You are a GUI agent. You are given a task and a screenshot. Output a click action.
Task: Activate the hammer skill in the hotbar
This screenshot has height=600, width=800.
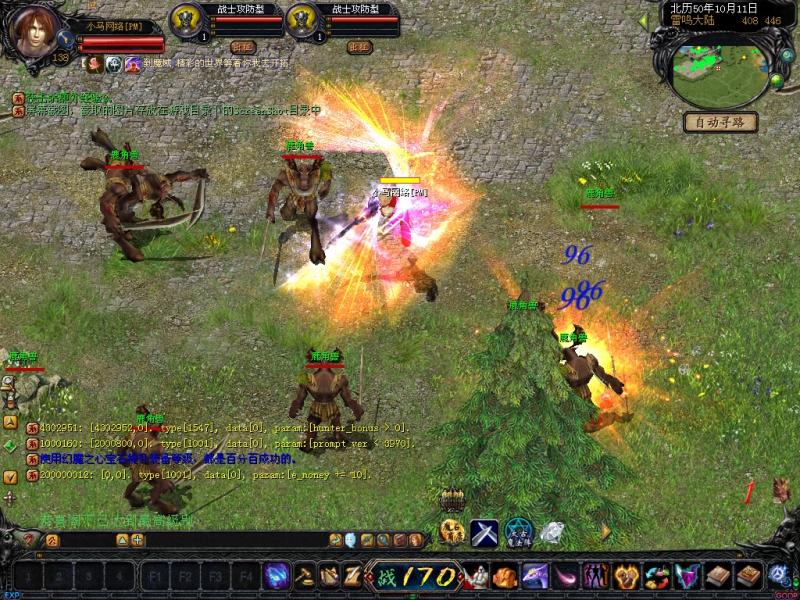[303, 576]
